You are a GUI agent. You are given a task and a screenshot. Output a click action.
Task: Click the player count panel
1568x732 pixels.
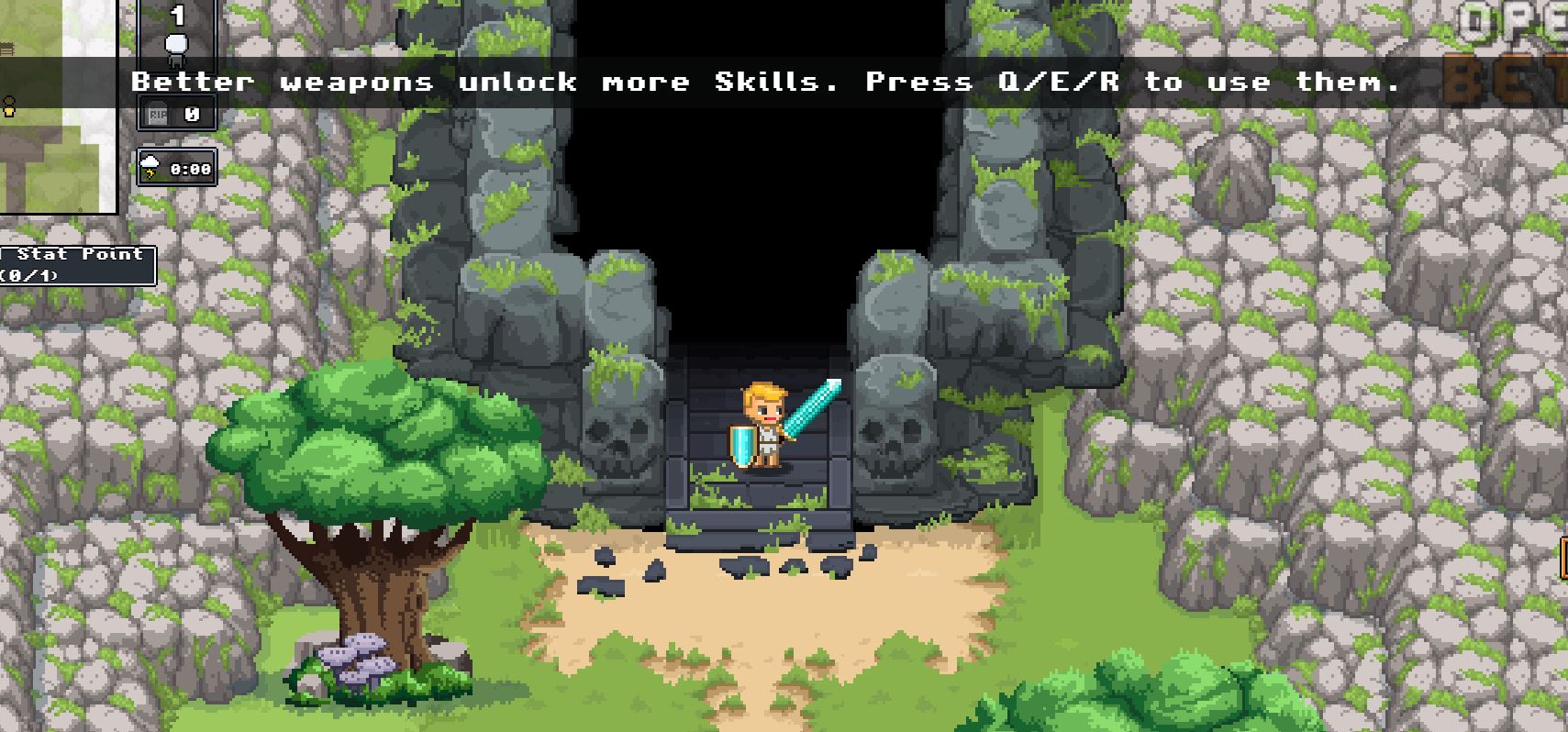point(177,28)
